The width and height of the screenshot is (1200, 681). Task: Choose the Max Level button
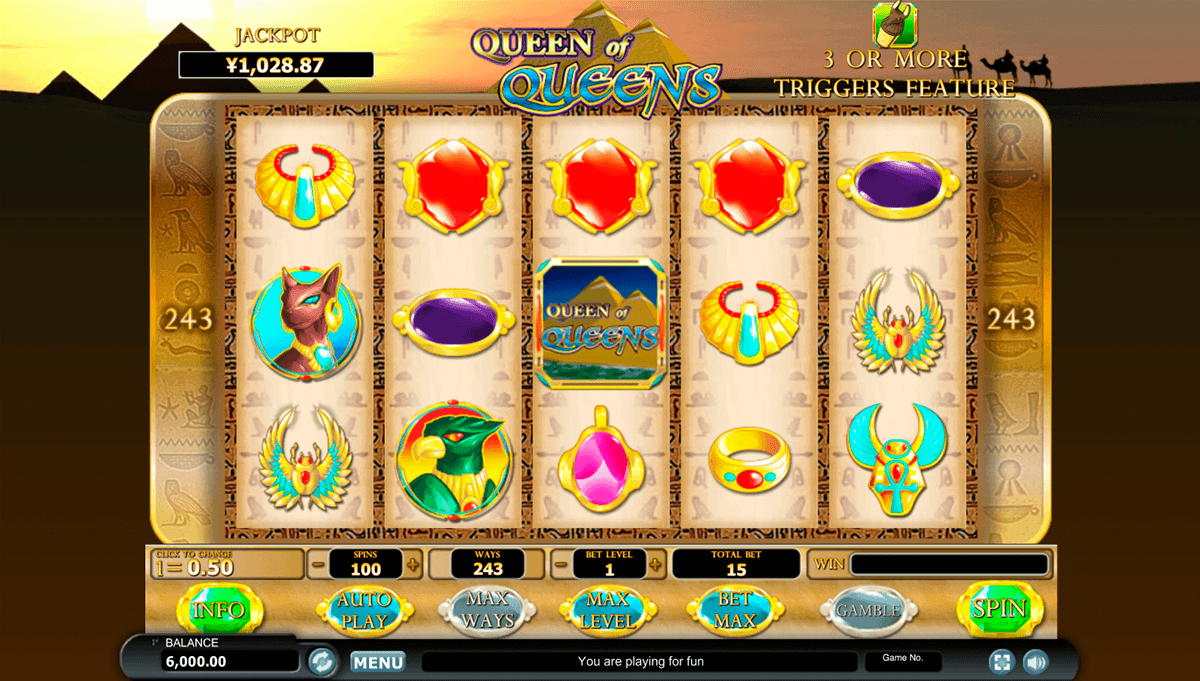(607, 609)
